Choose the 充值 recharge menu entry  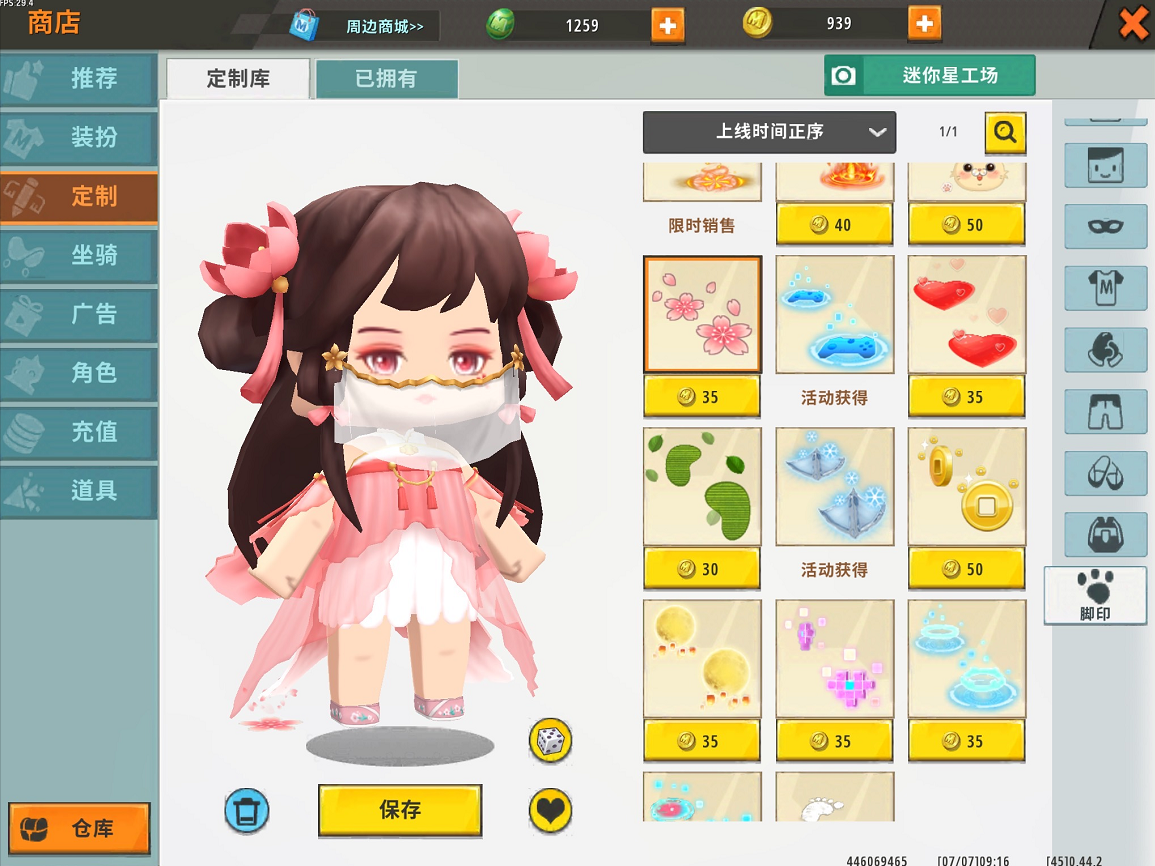point(79,432)
